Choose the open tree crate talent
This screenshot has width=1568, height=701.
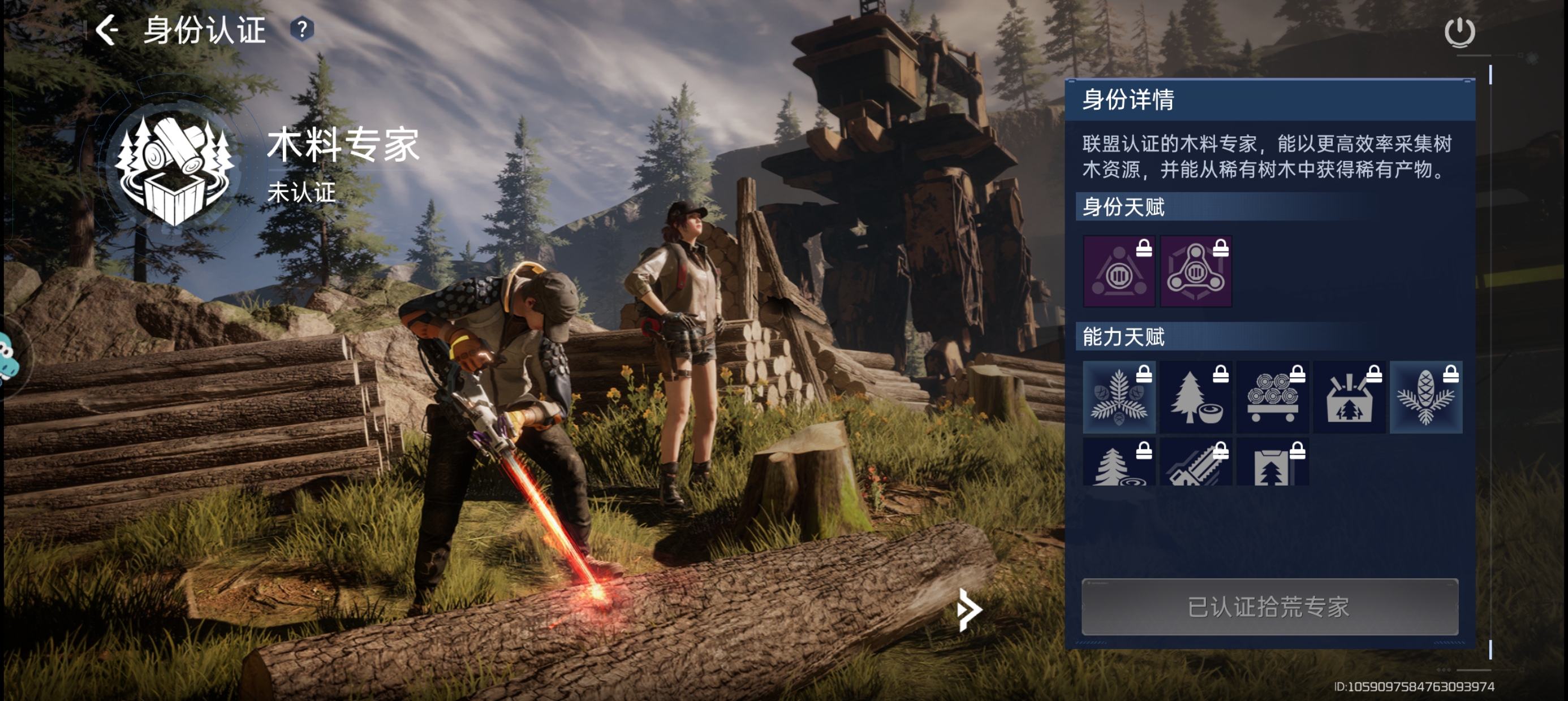1349,397
